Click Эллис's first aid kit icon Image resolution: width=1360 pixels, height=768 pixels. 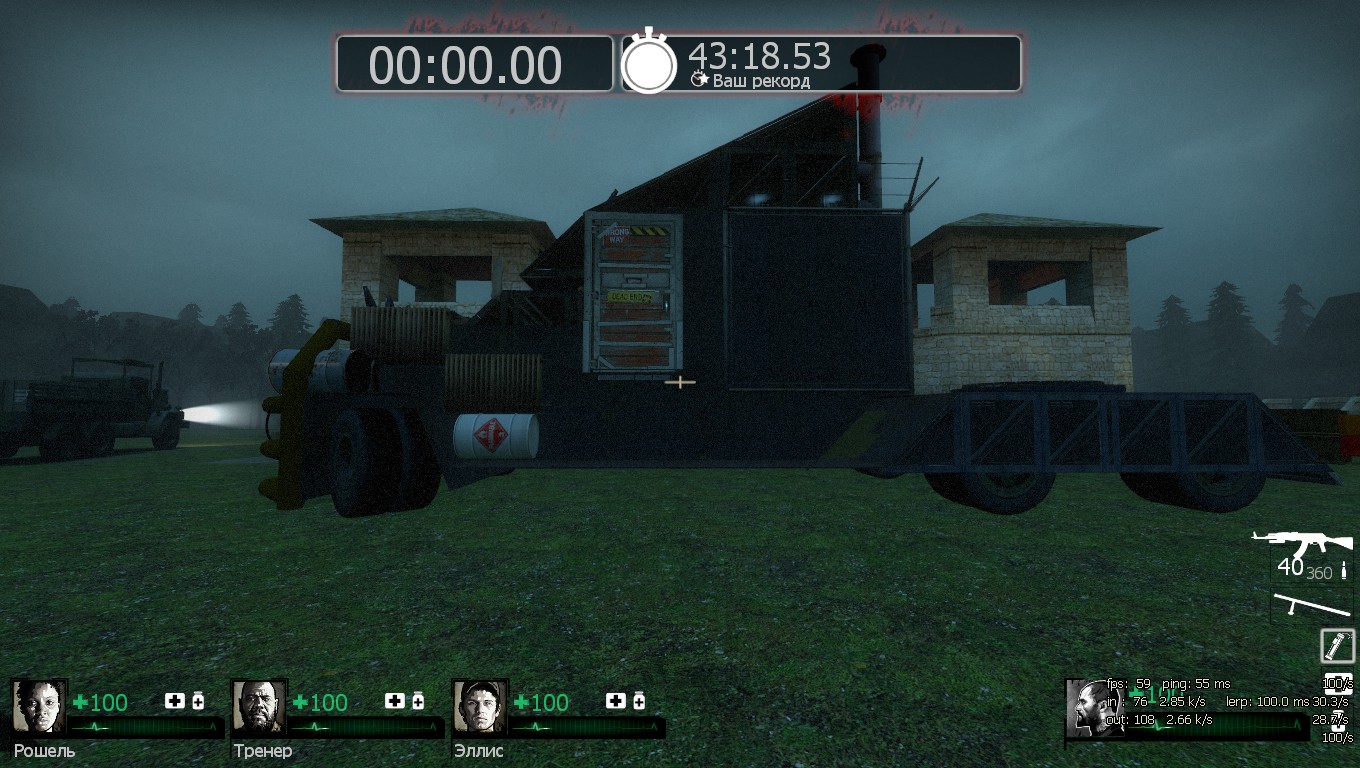[x=616, y=701]
